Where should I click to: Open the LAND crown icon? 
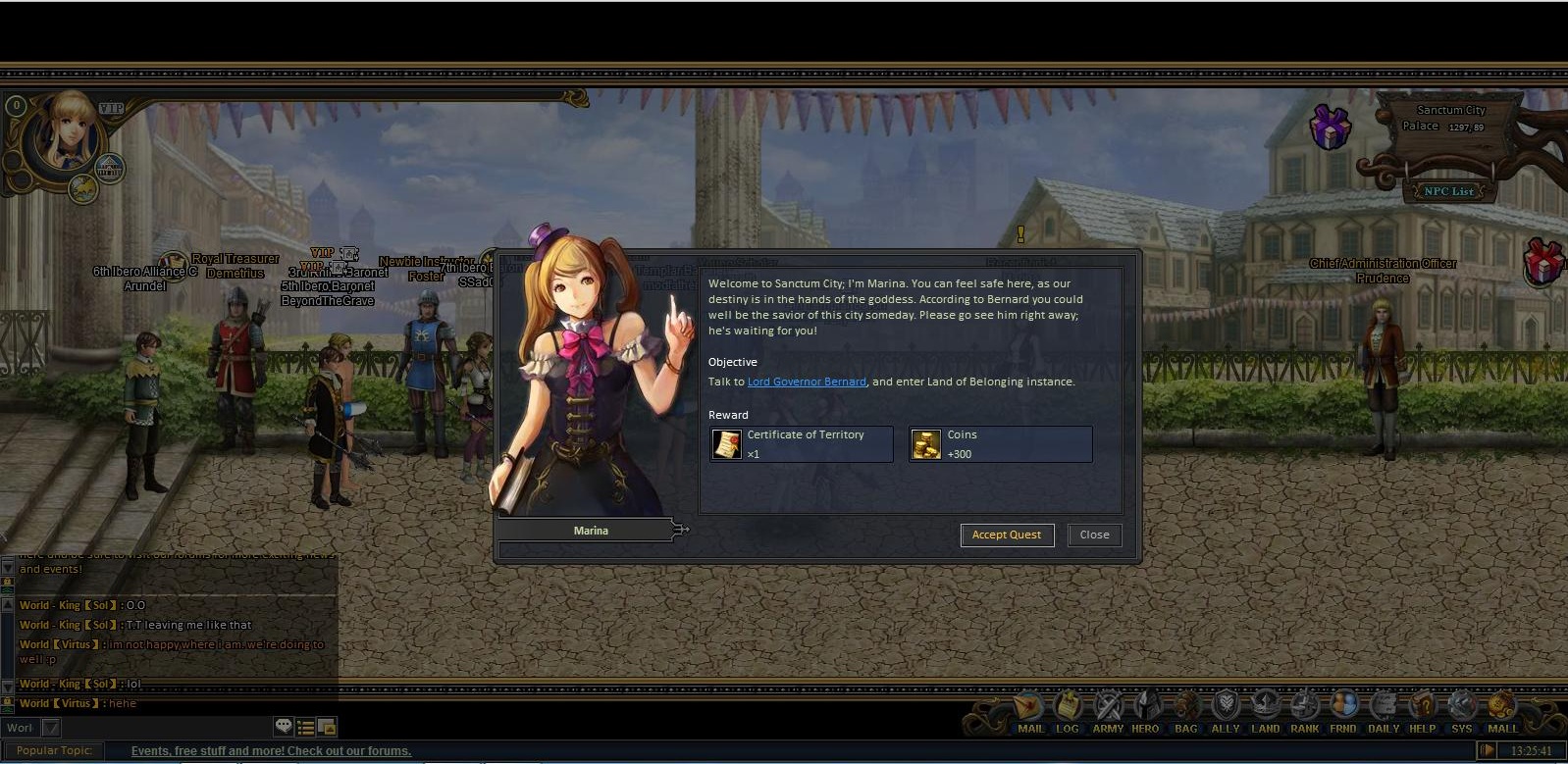(x=1266, y=706)
